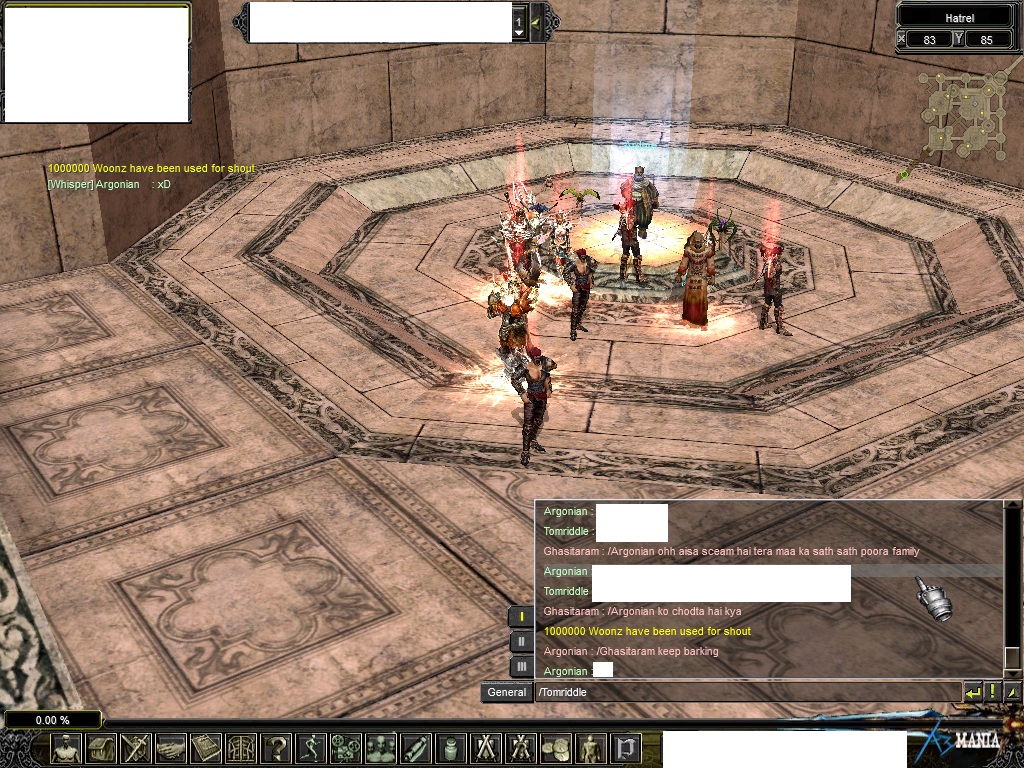The height and width of the screenshot is (768, 1024).
Task: Open the character figure icon in toolbar
Action: 66,748
